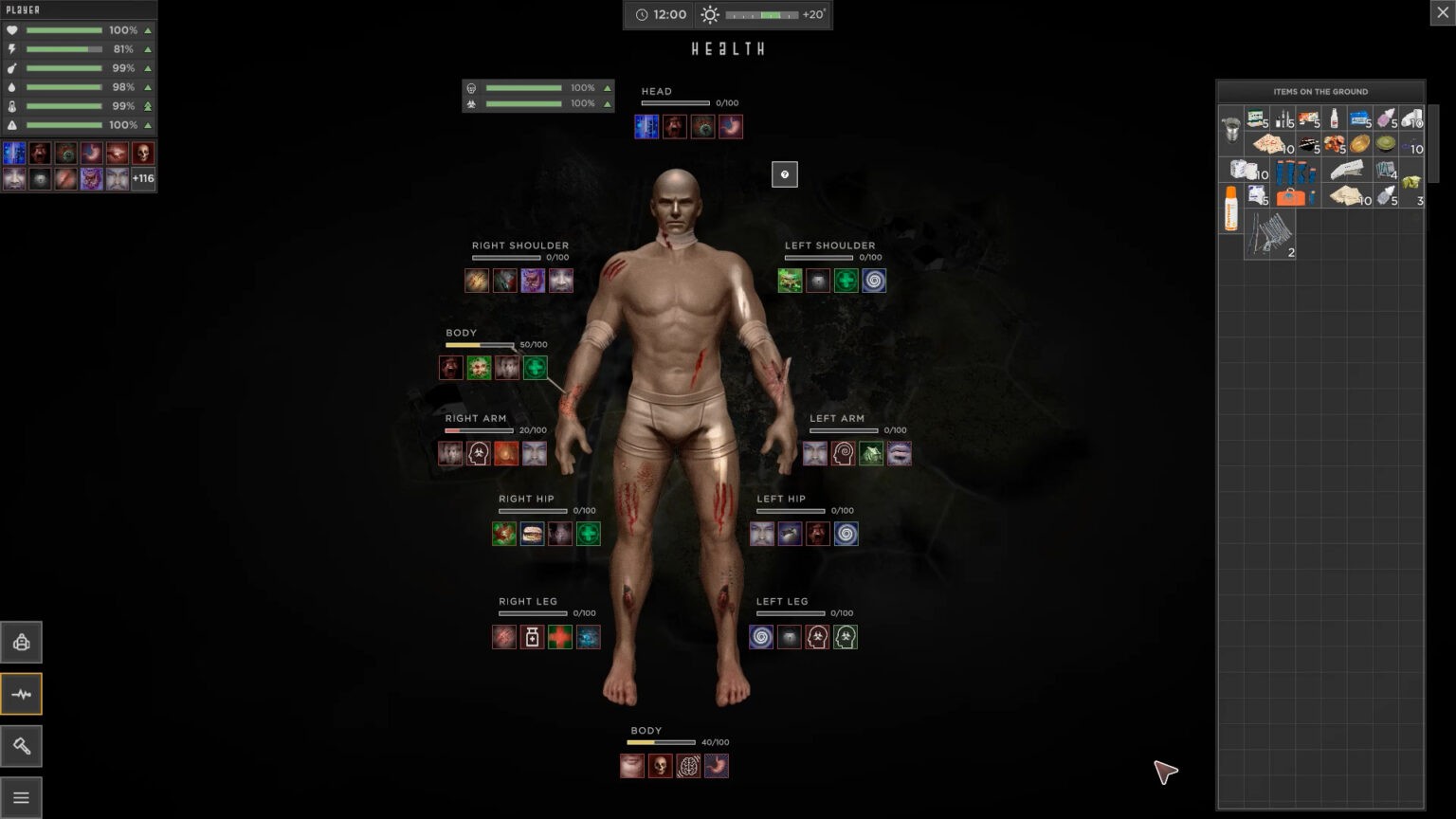Select the heartbeat health tab
The width and height of the screenshot is (1456, 819).
point(21,694)
